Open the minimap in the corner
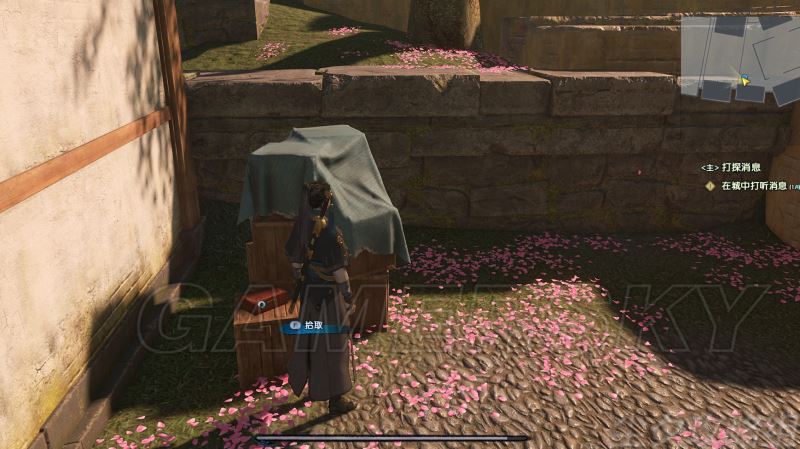This screenshot has width=800, height=449. [x=740, y=58]
